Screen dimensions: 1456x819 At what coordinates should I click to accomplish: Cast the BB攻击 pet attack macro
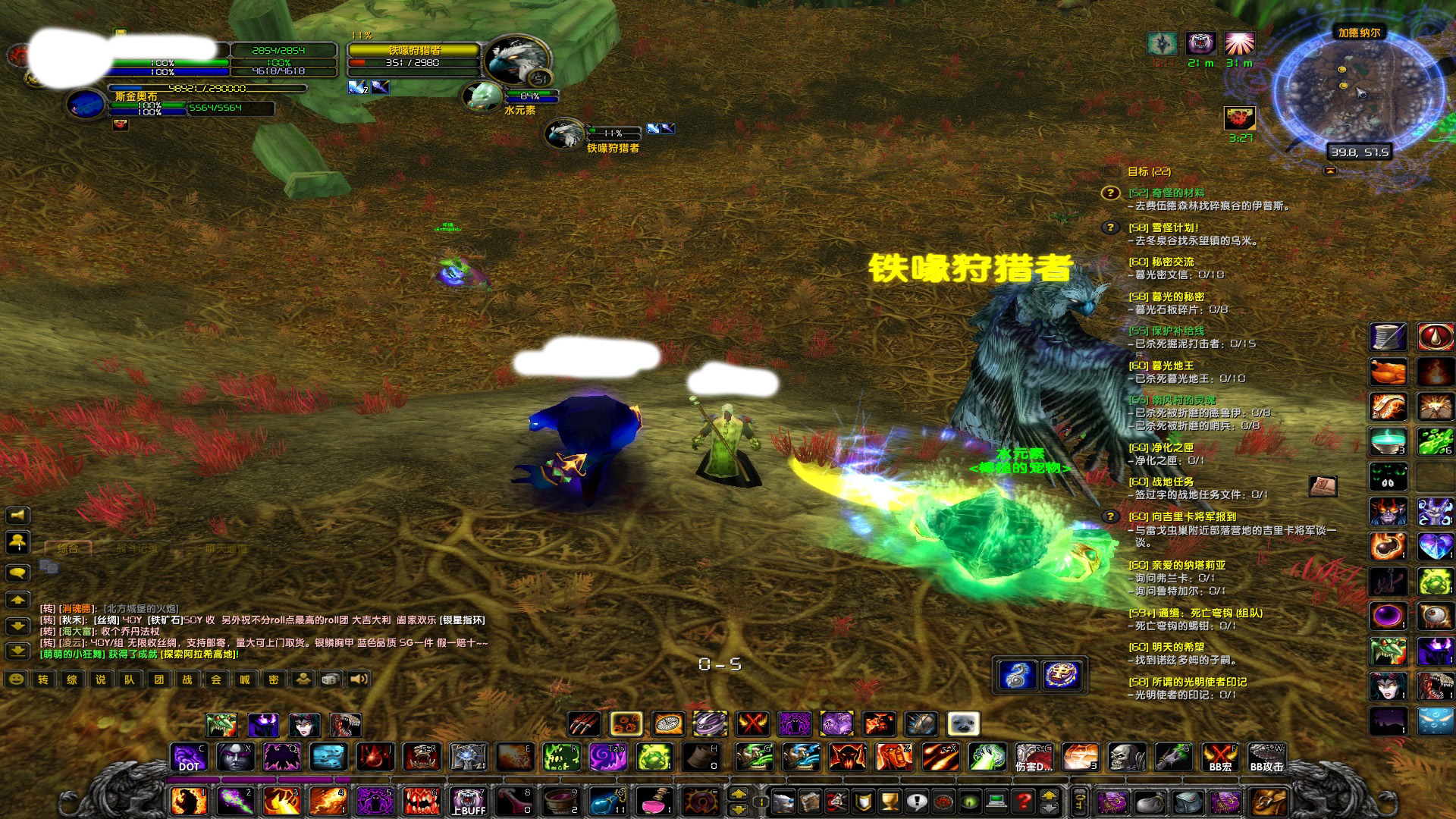click(x=1266, y=758)
